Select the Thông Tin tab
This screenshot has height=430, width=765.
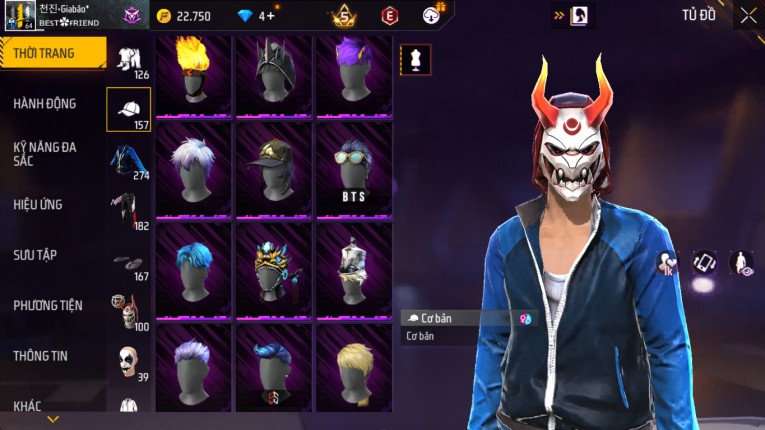41,355
